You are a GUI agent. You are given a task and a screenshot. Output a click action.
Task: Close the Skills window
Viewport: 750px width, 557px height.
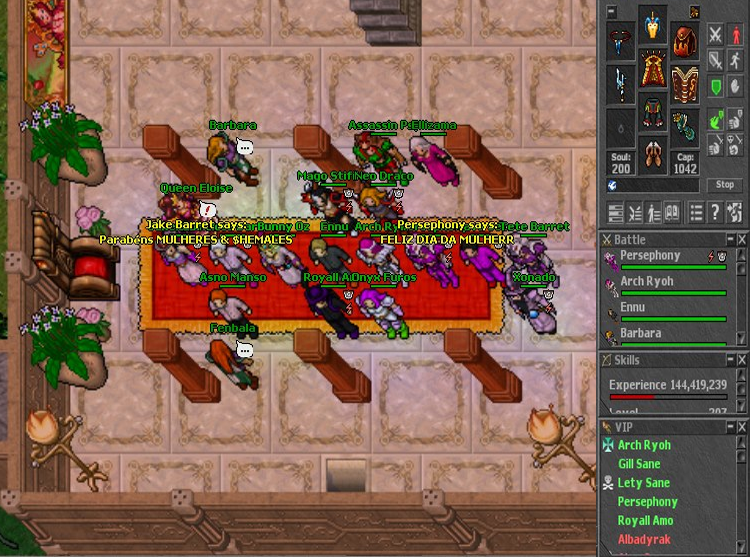[x=742, y=360]
